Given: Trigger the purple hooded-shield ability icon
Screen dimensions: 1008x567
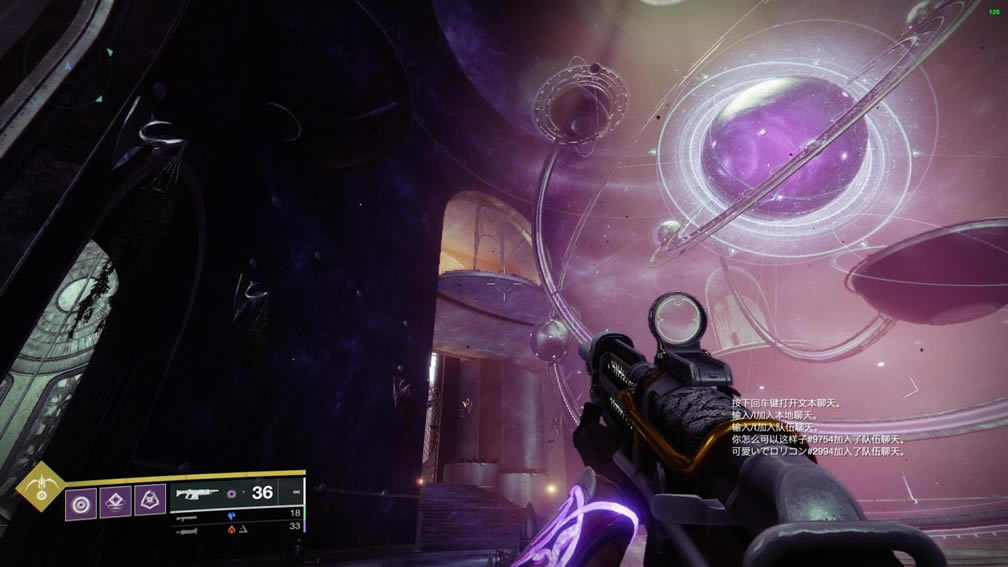Looking at the screenshot, I should [x=150, y=501].
